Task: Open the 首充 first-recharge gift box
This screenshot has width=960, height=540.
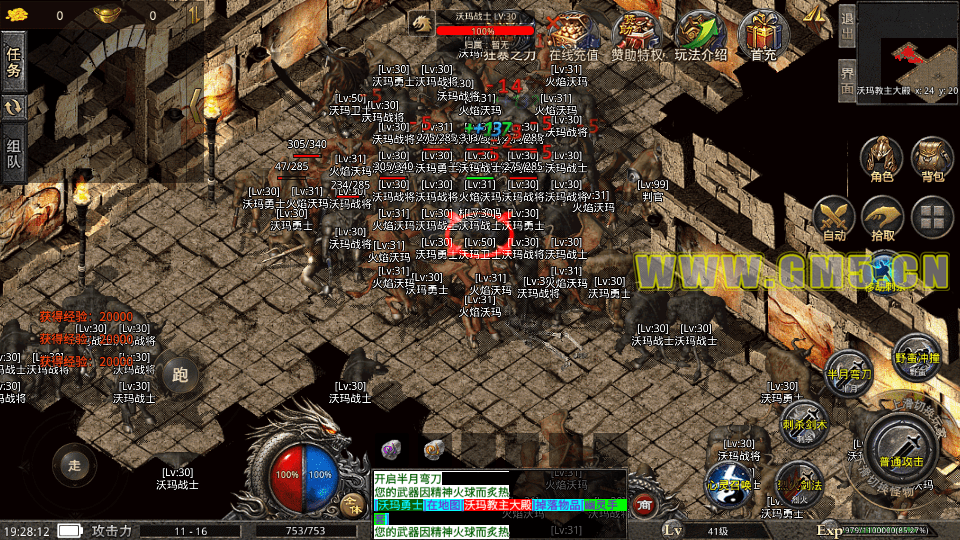Action: [x=763, y=36]
